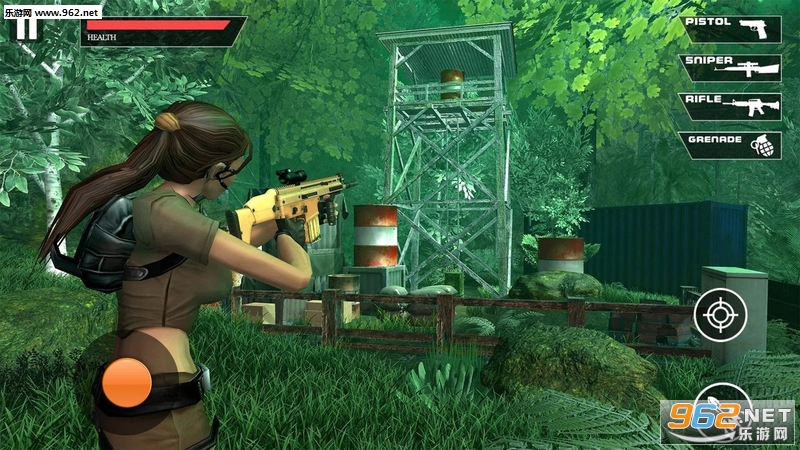The image size is (800, 450).
Task: Switch to the Pistol weapon
Action: tap(732, 28)
